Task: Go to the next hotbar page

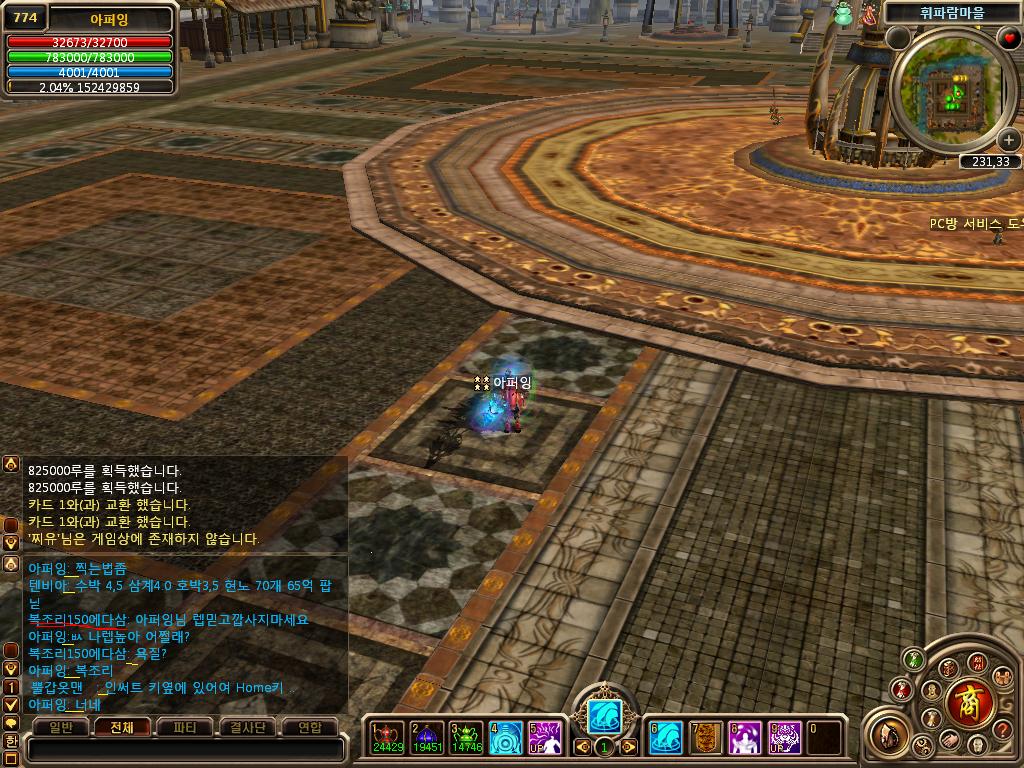Action: (629, 746)
